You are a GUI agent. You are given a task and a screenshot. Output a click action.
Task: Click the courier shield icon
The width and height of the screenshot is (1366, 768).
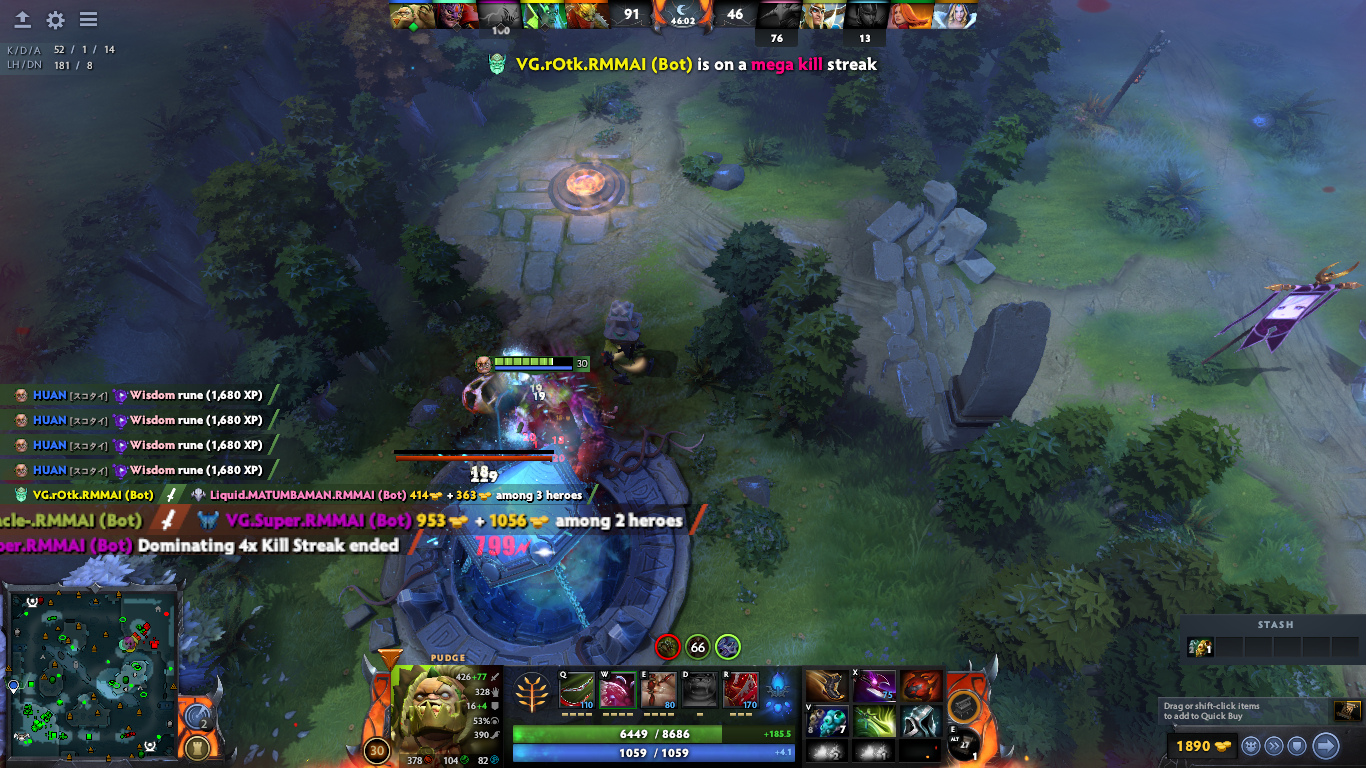tap(1297, 747)
